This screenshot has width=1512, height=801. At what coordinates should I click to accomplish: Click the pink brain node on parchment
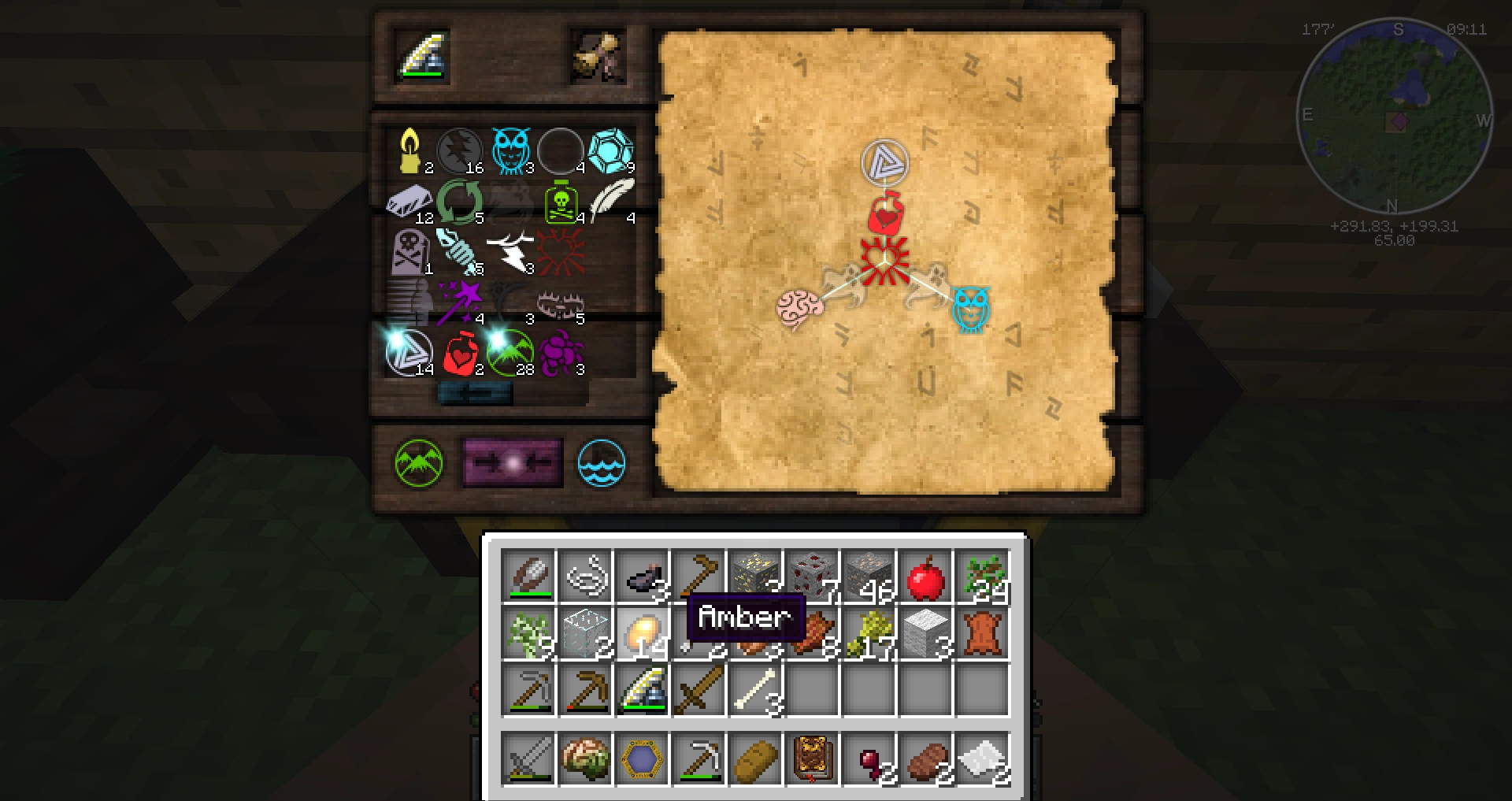pyautogui.click(x=799, y=309)
